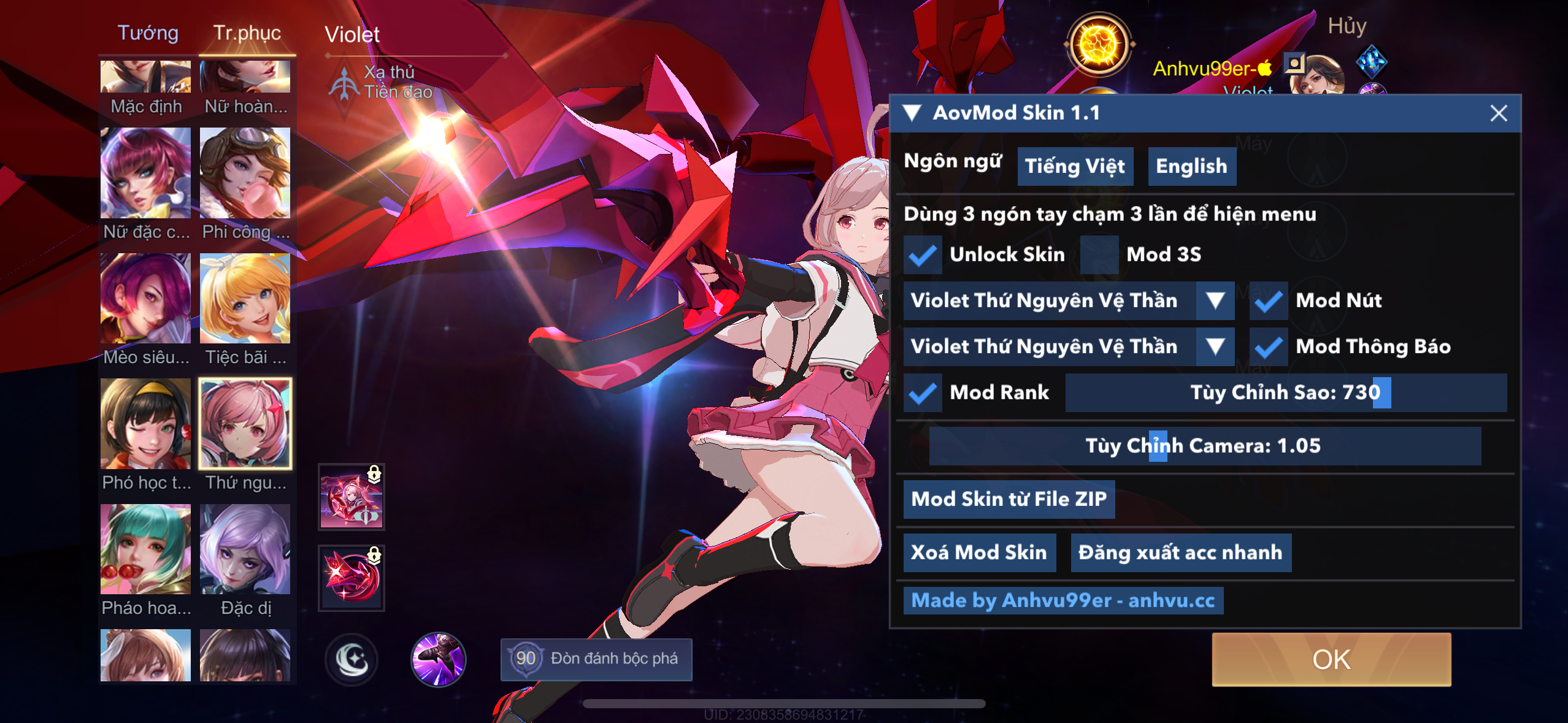Disable the Unlock Skin checkbox

coord(923,254)
